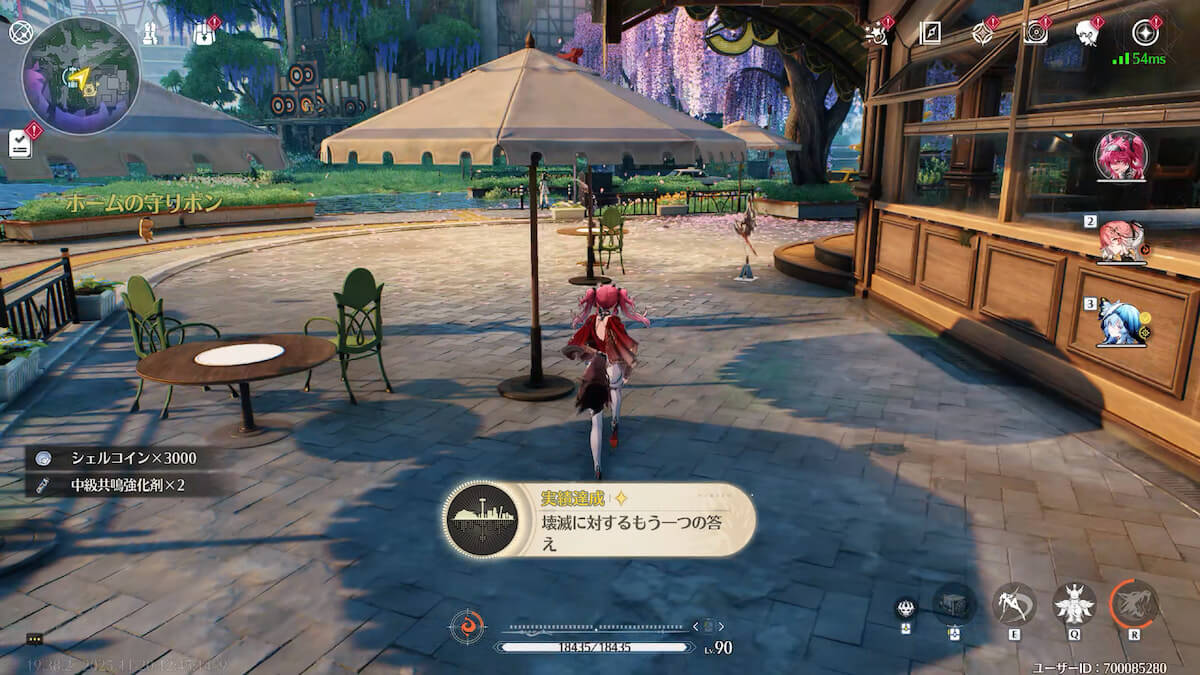Open the quest checklist icon below minimap

tap(21, 143)
